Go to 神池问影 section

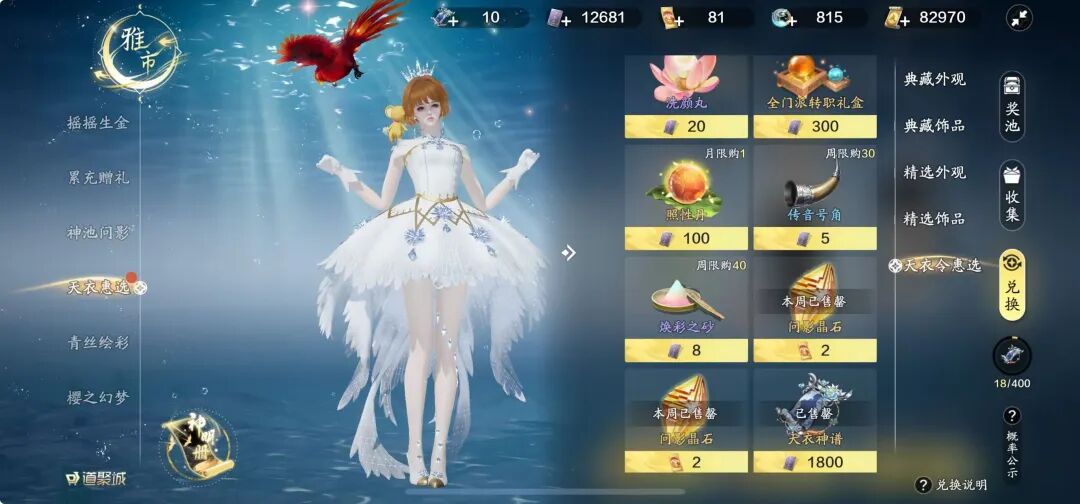(98, 232)
